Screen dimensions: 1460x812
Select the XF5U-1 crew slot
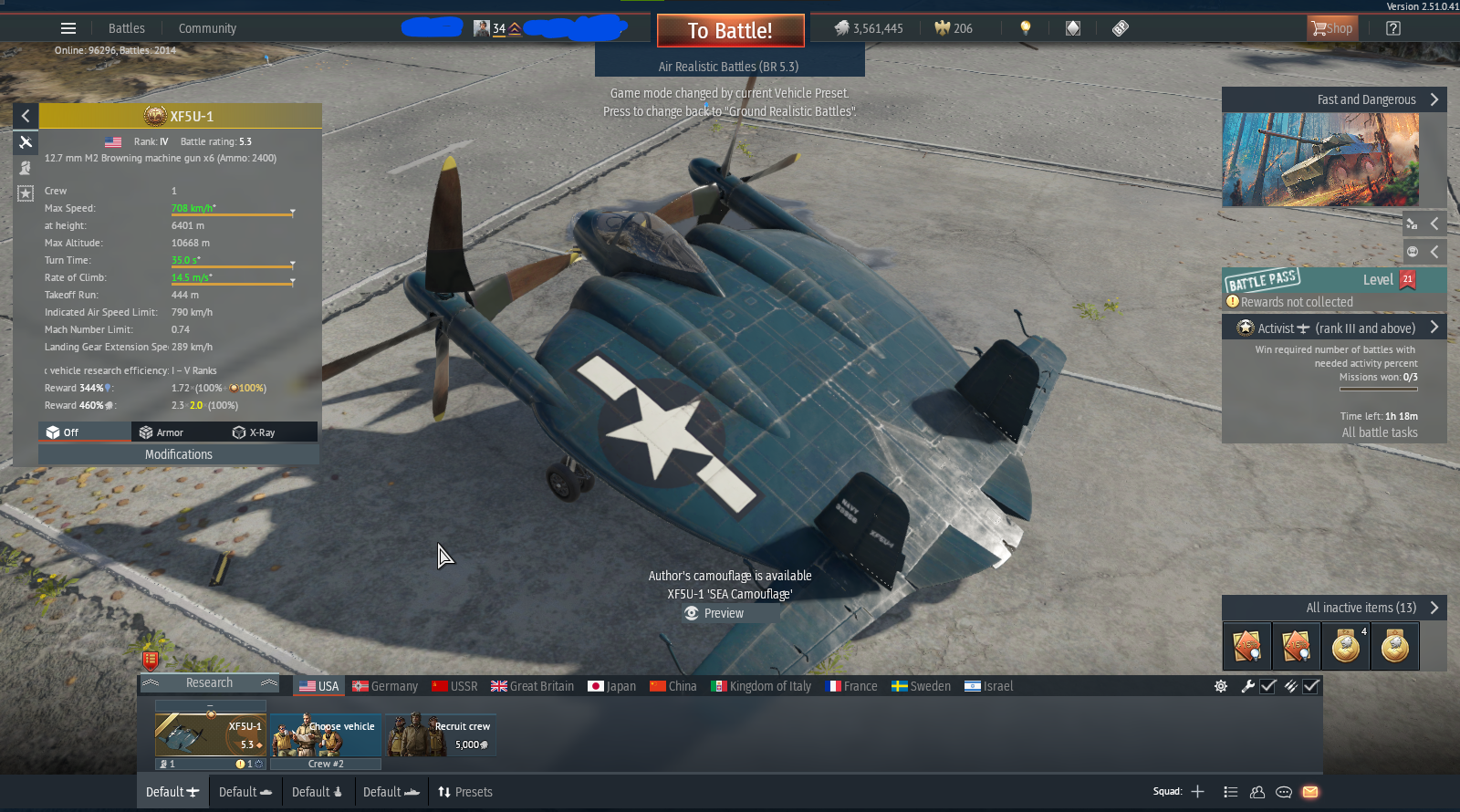[x=210, y=735]
